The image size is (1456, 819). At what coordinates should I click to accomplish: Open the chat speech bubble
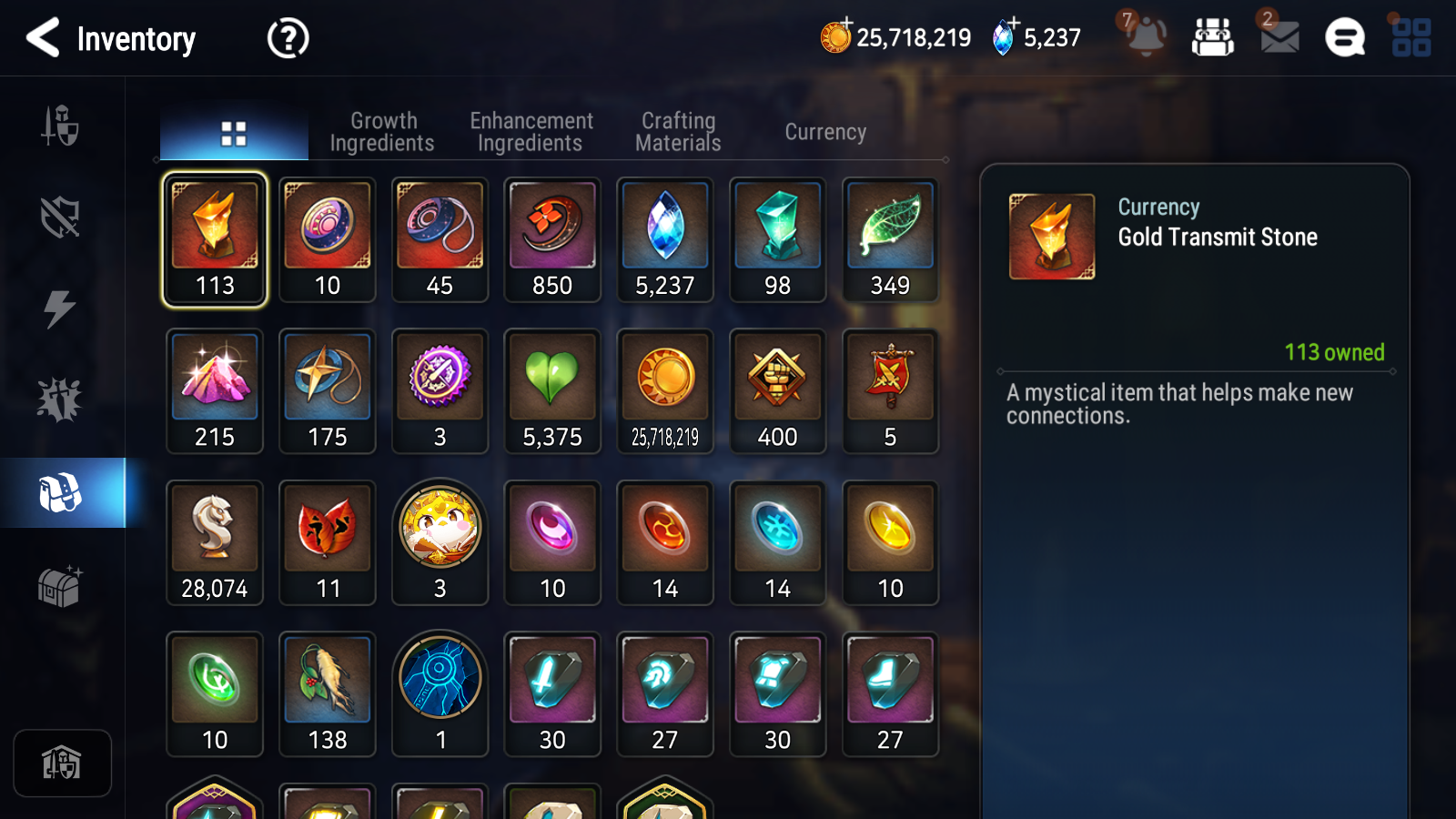(1344, 38)
